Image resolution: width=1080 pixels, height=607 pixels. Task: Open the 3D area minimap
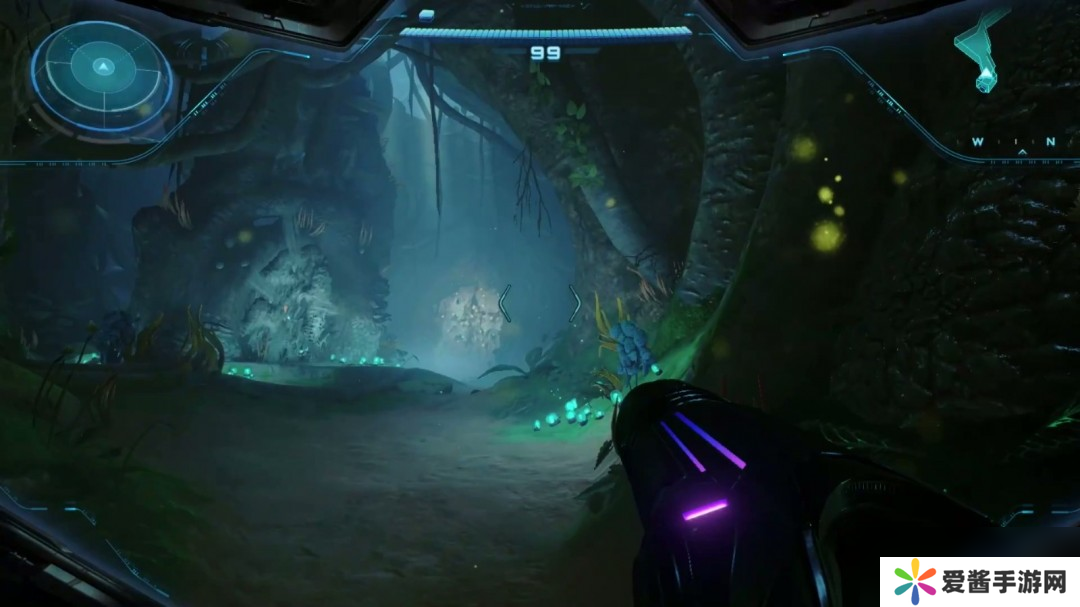(980, 48)
